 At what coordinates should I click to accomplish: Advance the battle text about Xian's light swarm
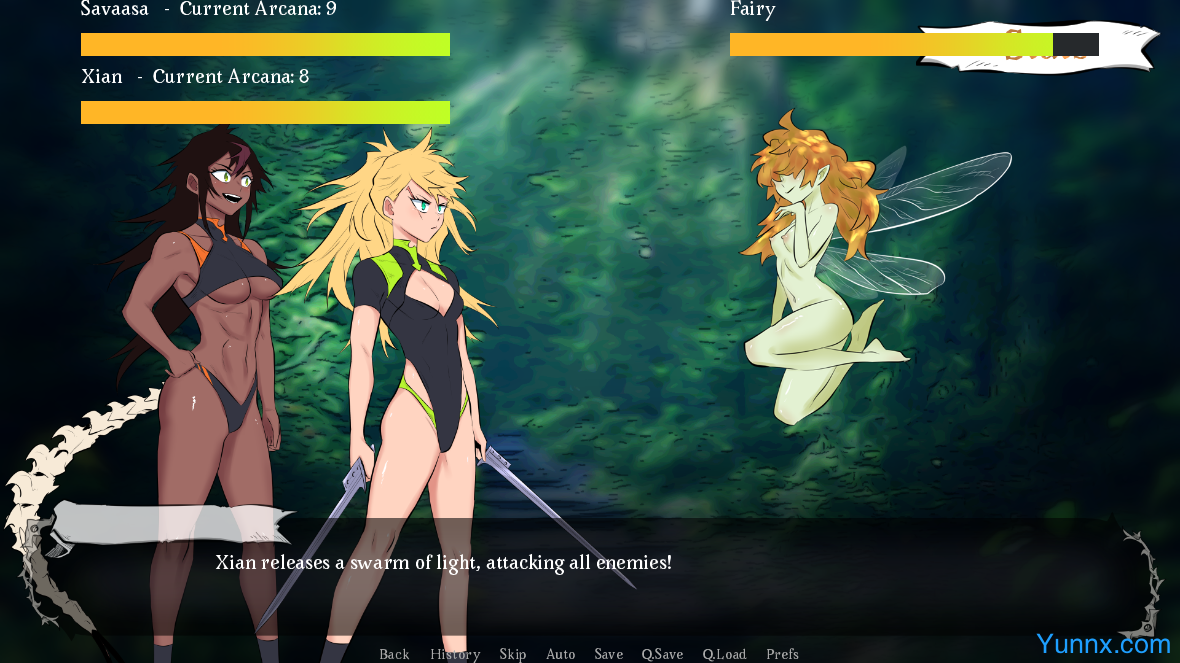click(x=443, y=563)
